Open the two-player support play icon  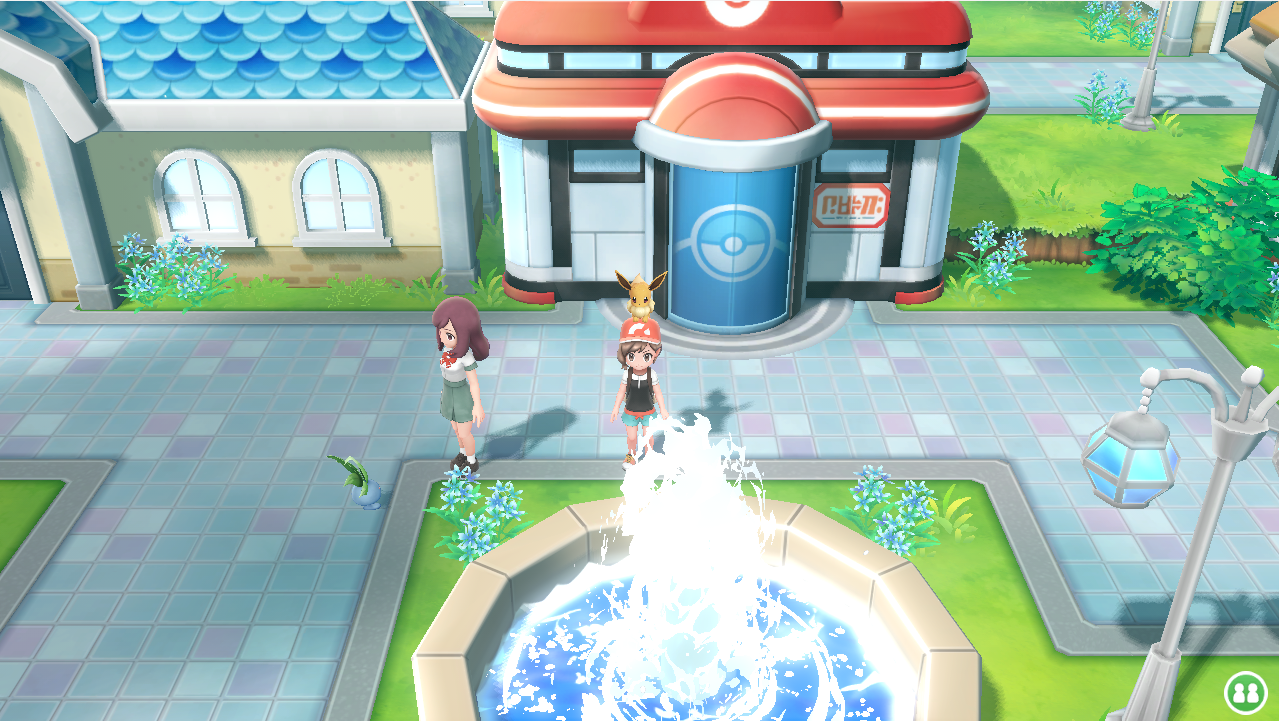1245,691
